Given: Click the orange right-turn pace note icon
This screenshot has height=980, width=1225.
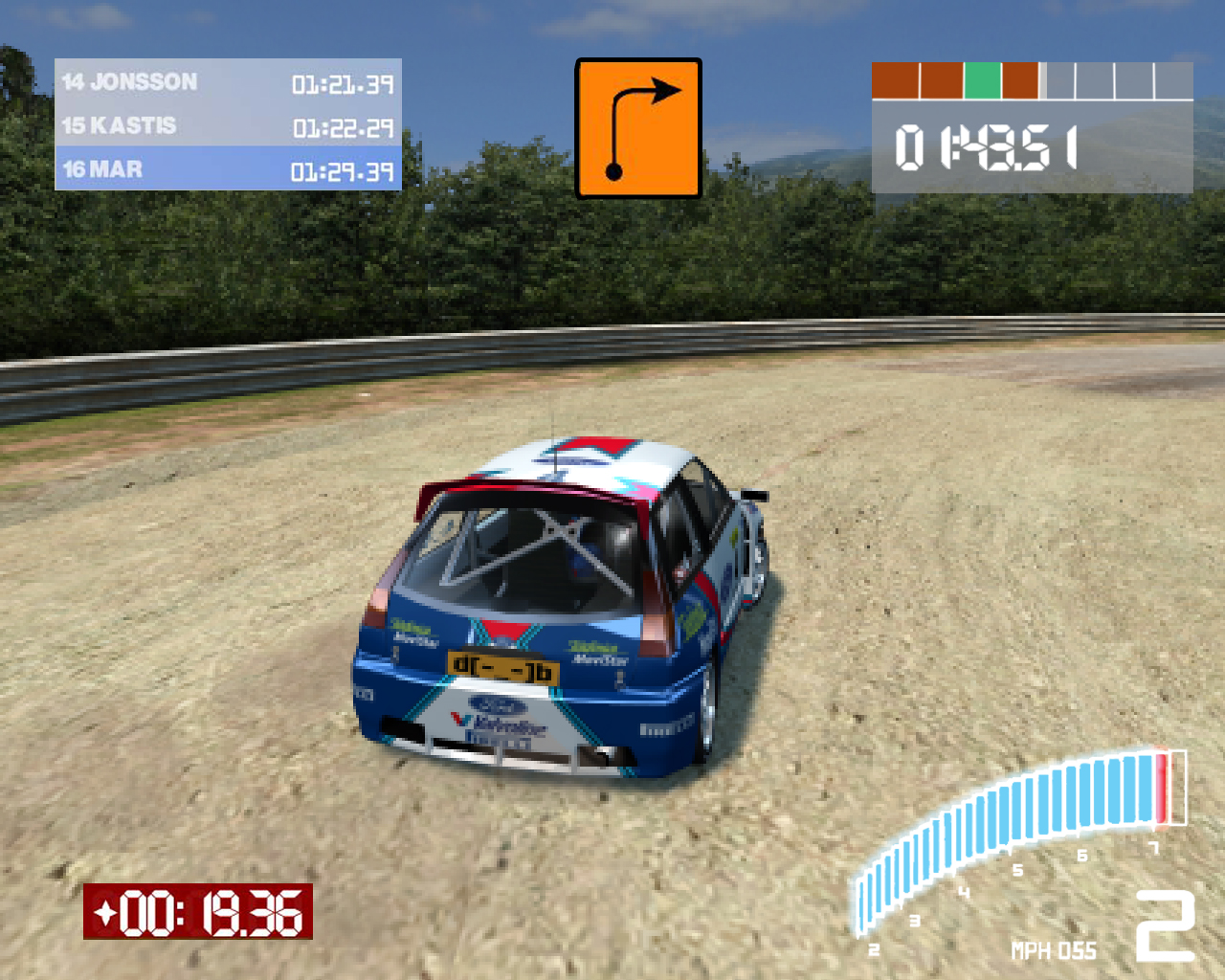Looking at the screenshot, I should click(x=638, y=128).
